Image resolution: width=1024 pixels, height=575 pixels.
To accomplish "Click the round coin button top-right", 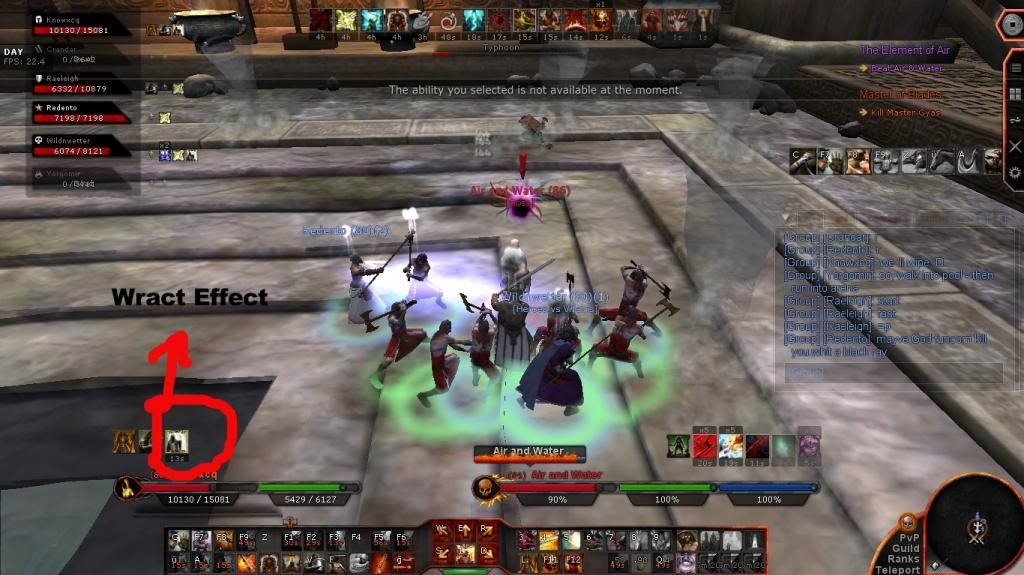I will pos(1010,24).
